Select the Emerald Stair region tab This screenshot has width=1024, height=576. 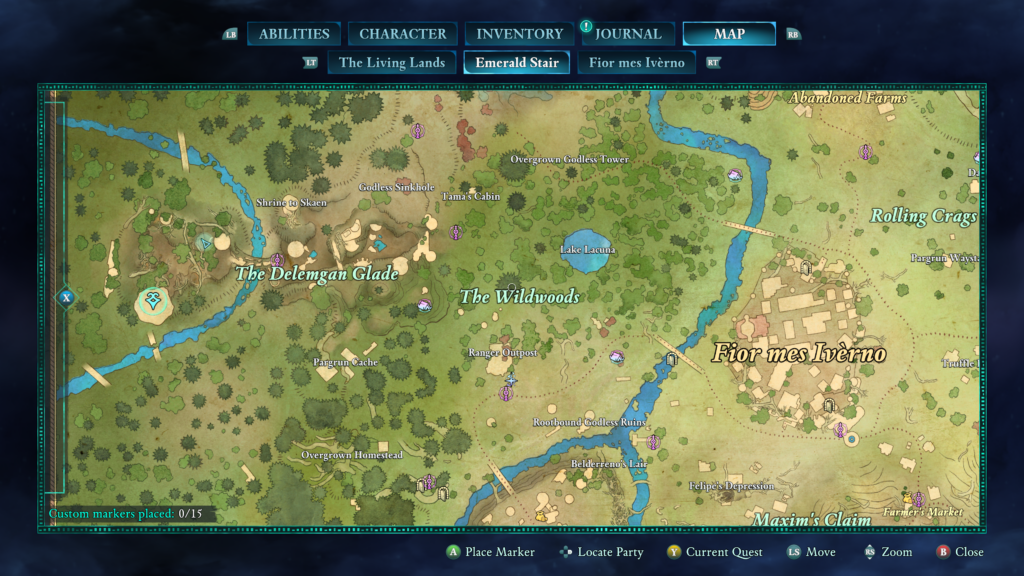(x=517, y=63)
